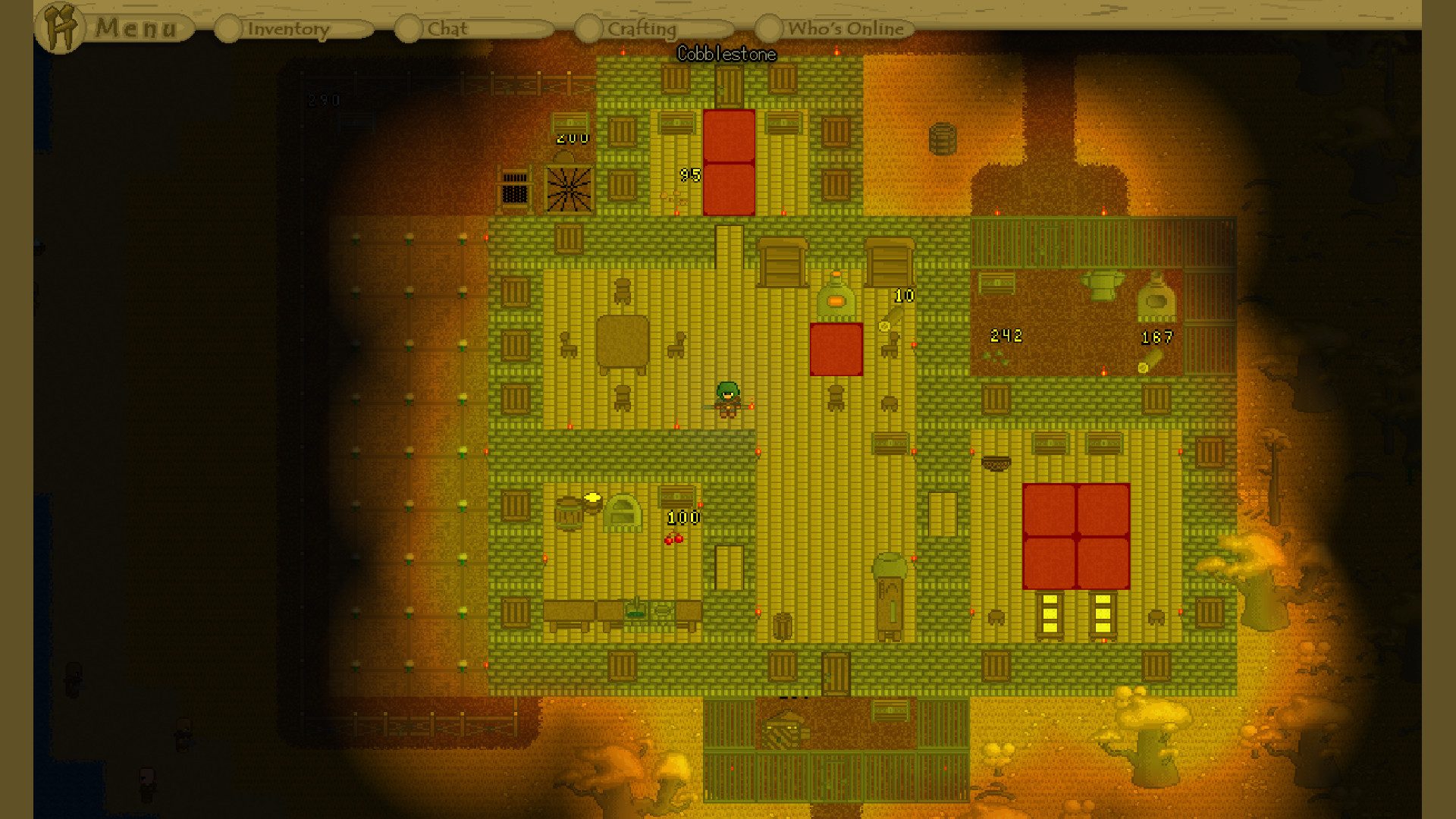Click the hanging basket near the bedroom
This screenshot has width=1456, height=819.
pyautogui.click(x=998, y=463)
